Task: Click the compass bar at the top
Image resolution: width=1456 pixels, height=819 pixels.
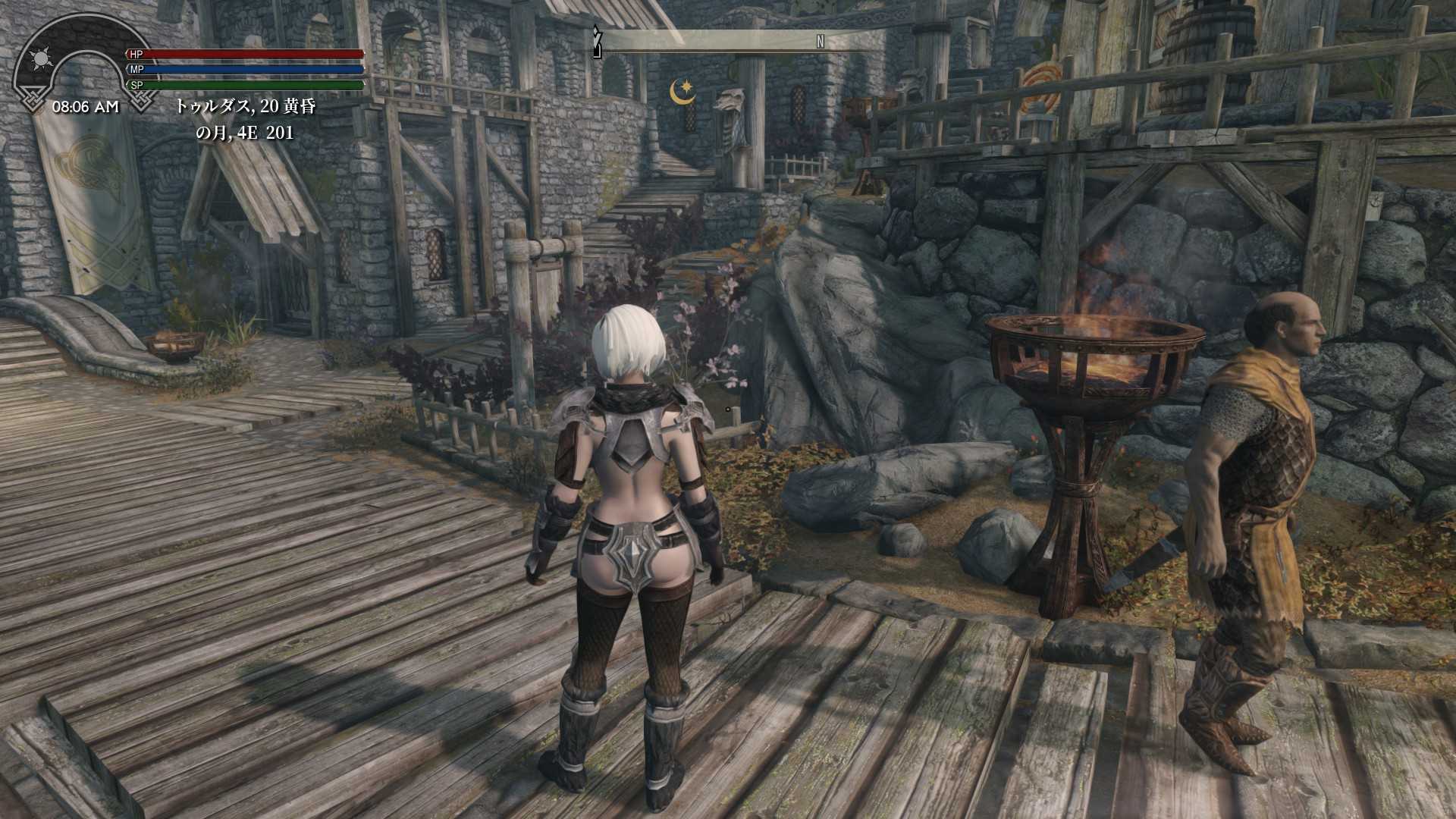Action: tap(739, 41)
